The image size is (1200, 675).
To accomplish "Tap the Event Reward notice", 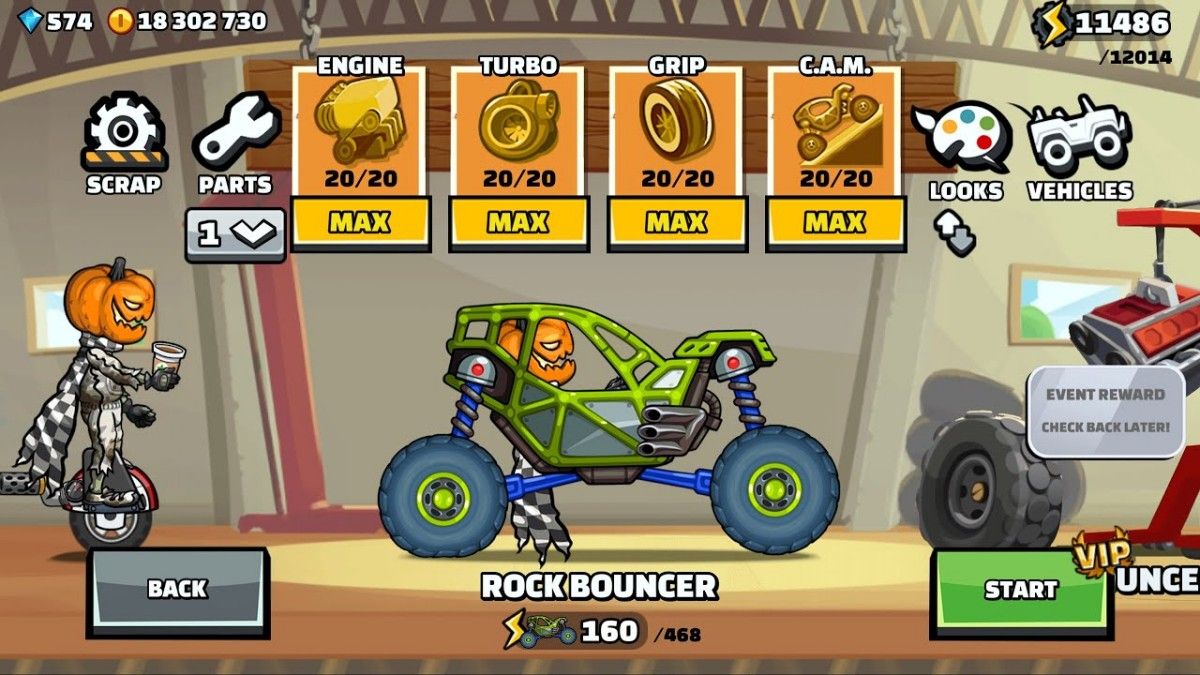I will click(x=1105, y=411).
